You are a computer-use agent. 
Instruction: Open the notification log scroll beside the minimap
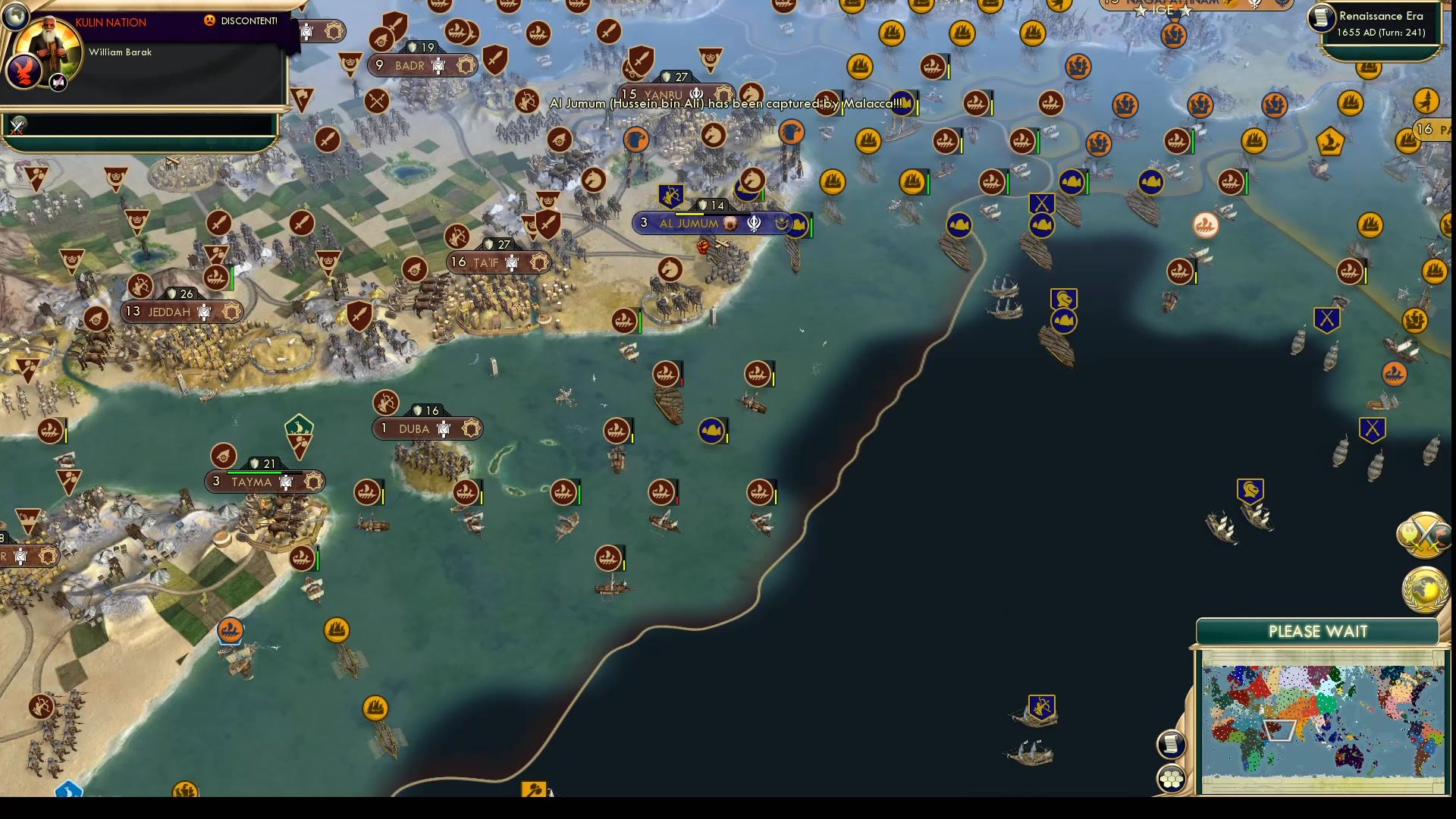(1172, 744)
